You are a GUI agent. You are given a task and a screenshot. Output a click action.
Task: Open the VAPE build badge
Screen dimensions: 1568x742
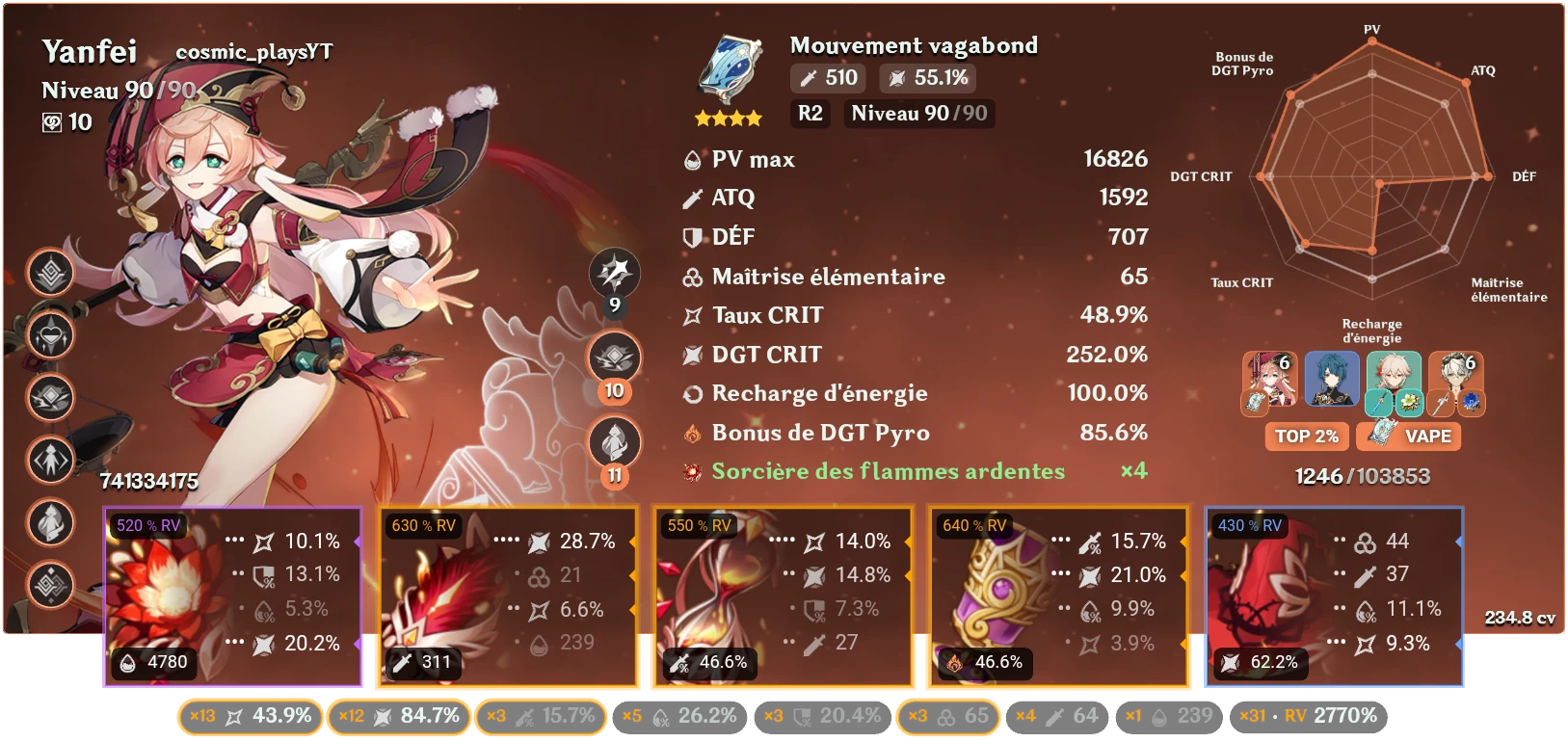click(x=1409, y=437)
